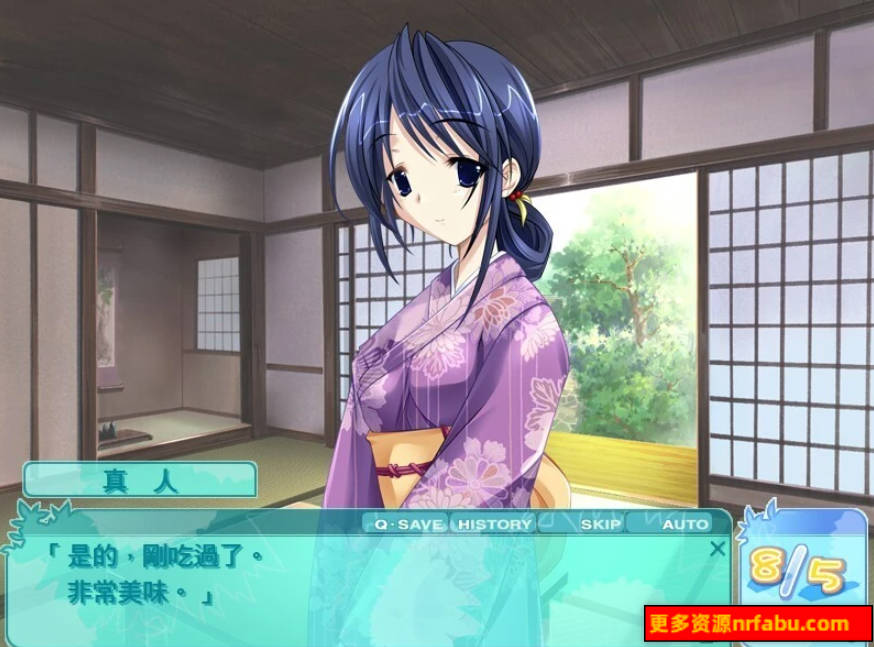Quick save with the Q·SAVE button
The image size is (874, 647).
408,524
